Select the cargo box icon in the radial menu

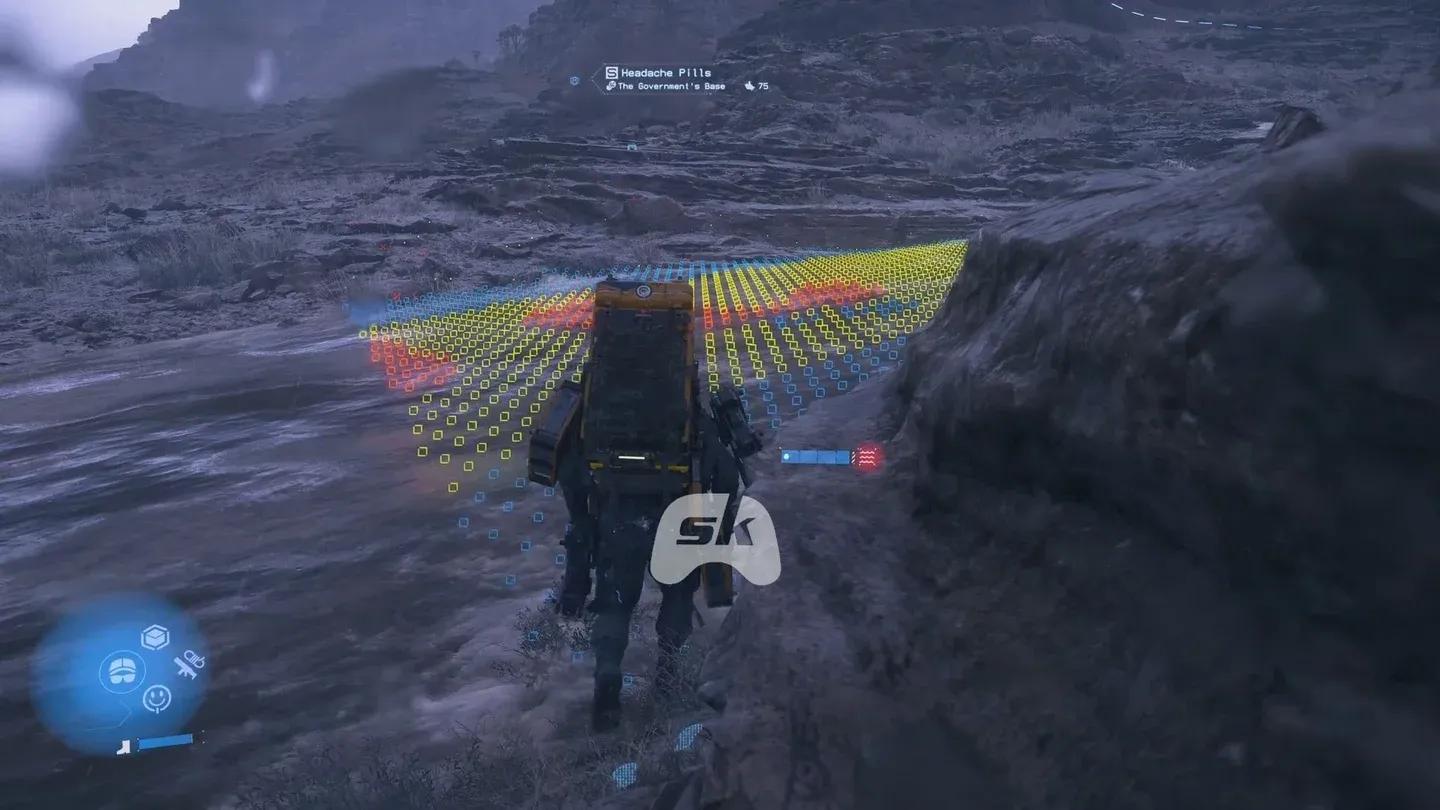click(155, 635)
